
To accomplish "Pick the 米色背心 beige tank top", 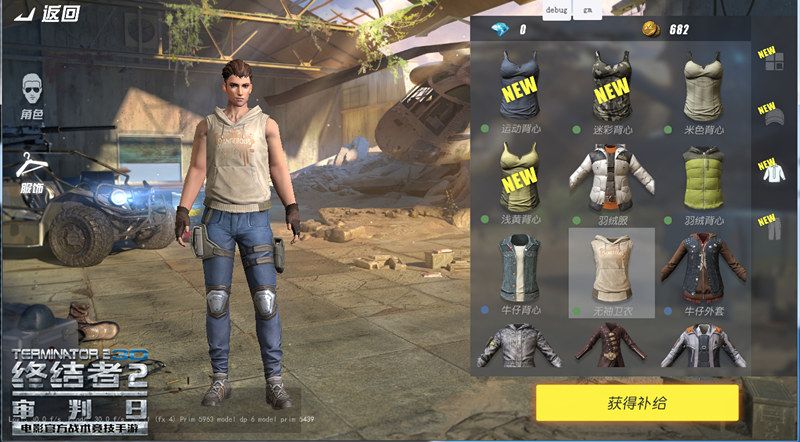I will [x=701, y=90].
